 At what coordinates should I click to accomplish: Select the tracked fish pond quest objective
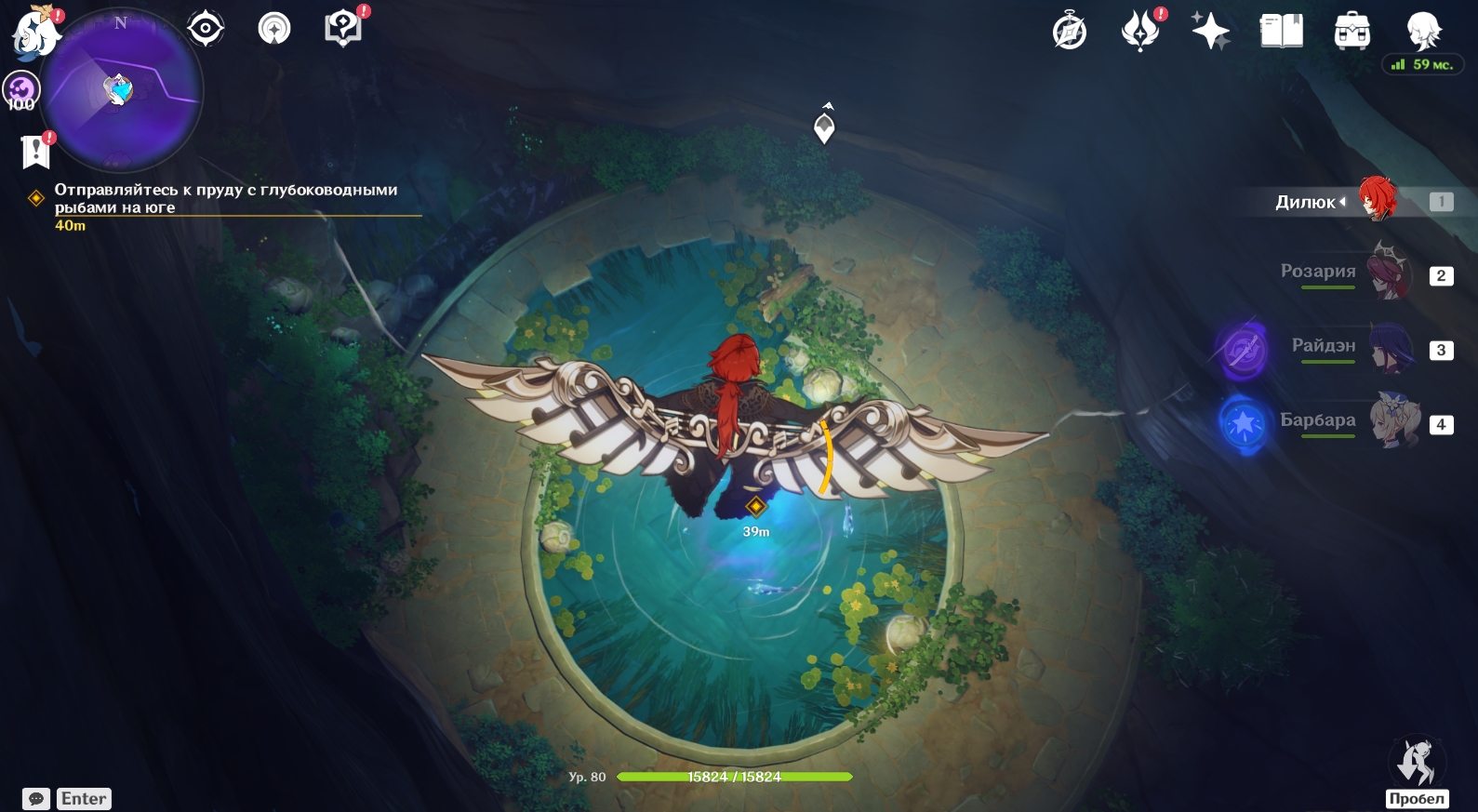(226, 198)
